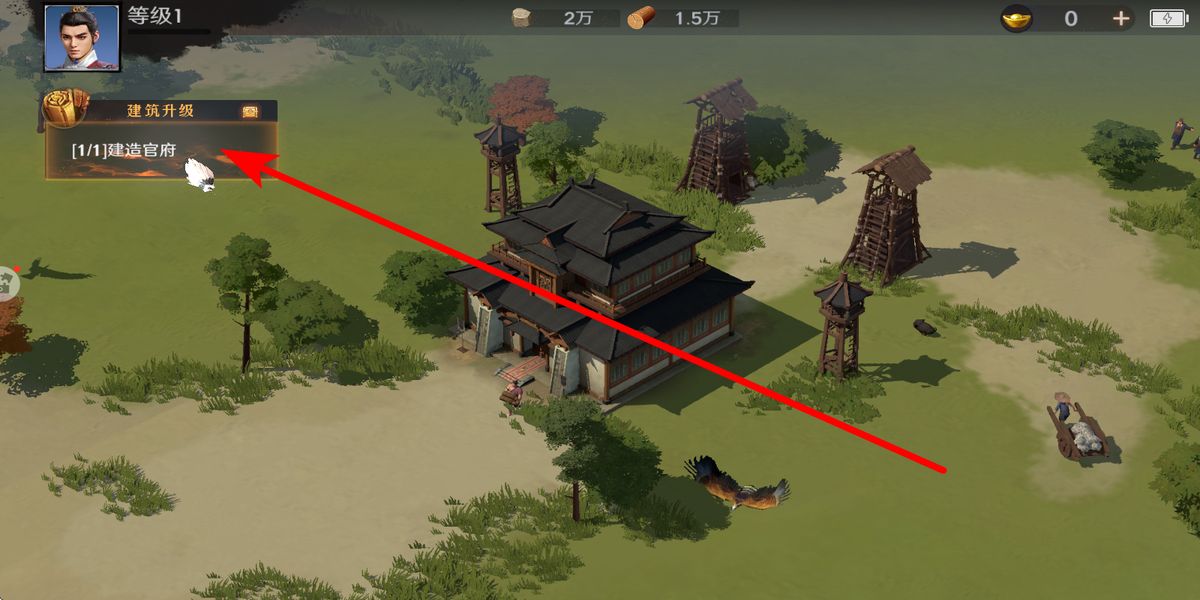Tap the gold ingot currency icon
This screenshot has width=1200, height=600.
[1016, 18]
